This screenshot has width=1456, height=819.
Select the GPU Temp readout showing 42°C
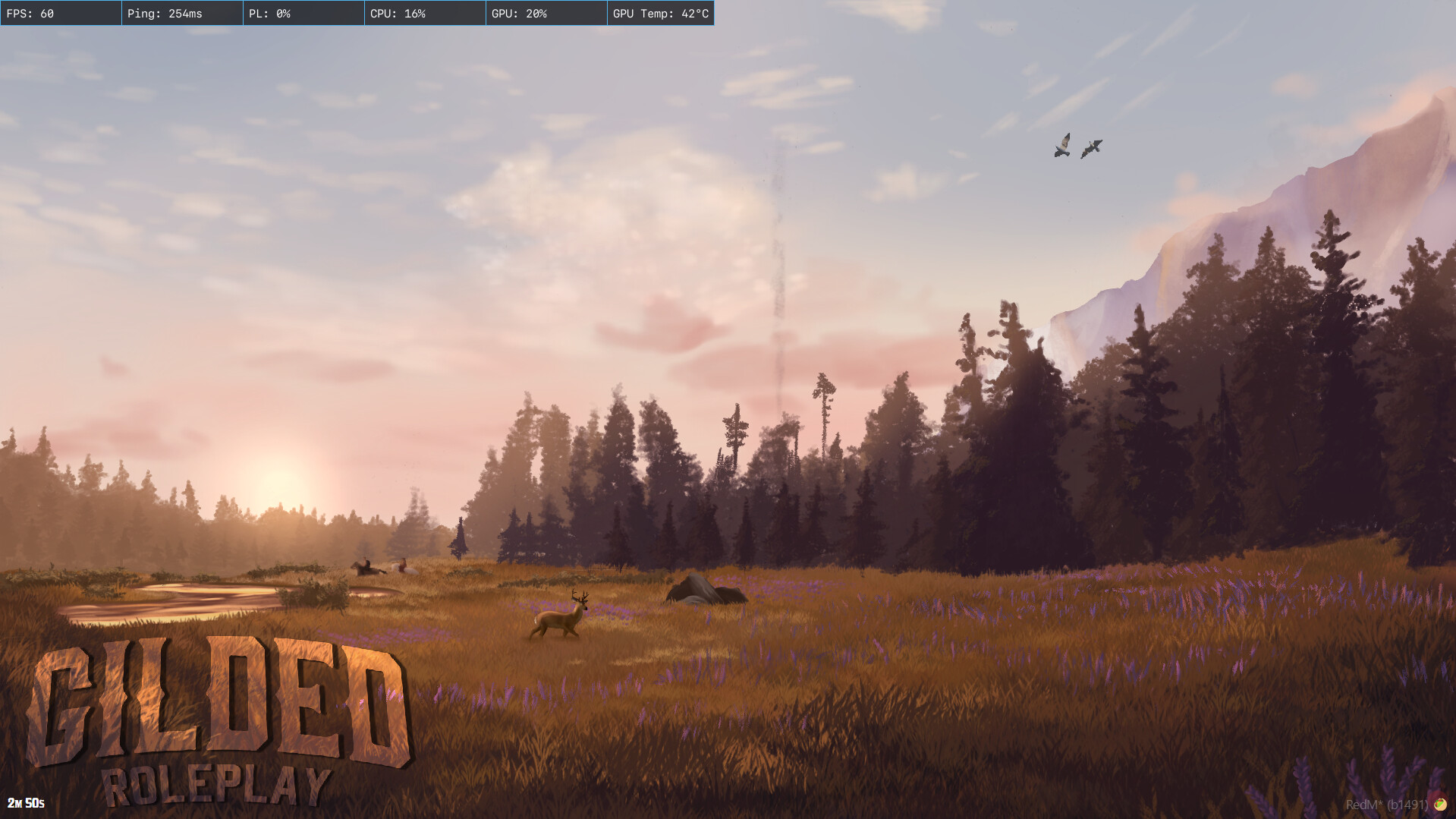660,13
